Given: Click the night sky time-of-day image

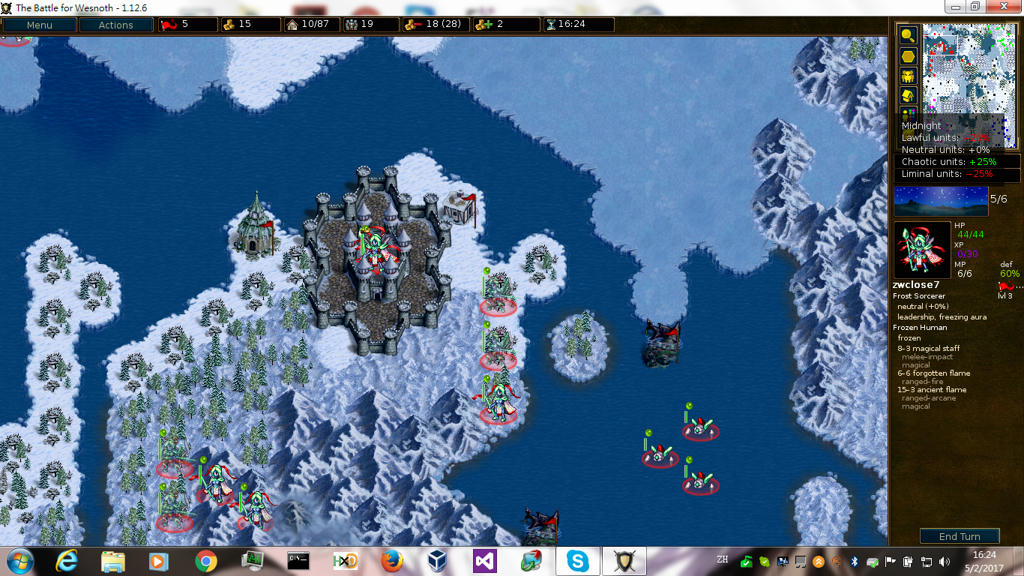Looking at the screenshot, I should [940, 201].
